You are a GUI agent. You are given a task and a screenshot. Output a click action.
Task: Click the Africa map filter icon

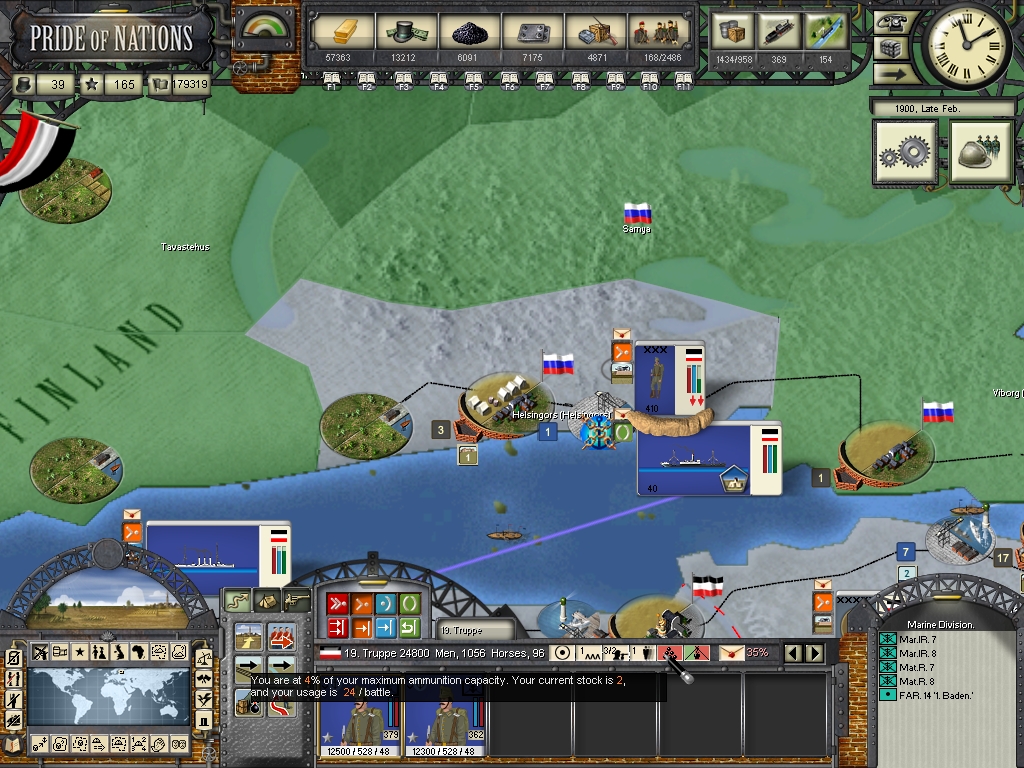(x=138, y=653)
